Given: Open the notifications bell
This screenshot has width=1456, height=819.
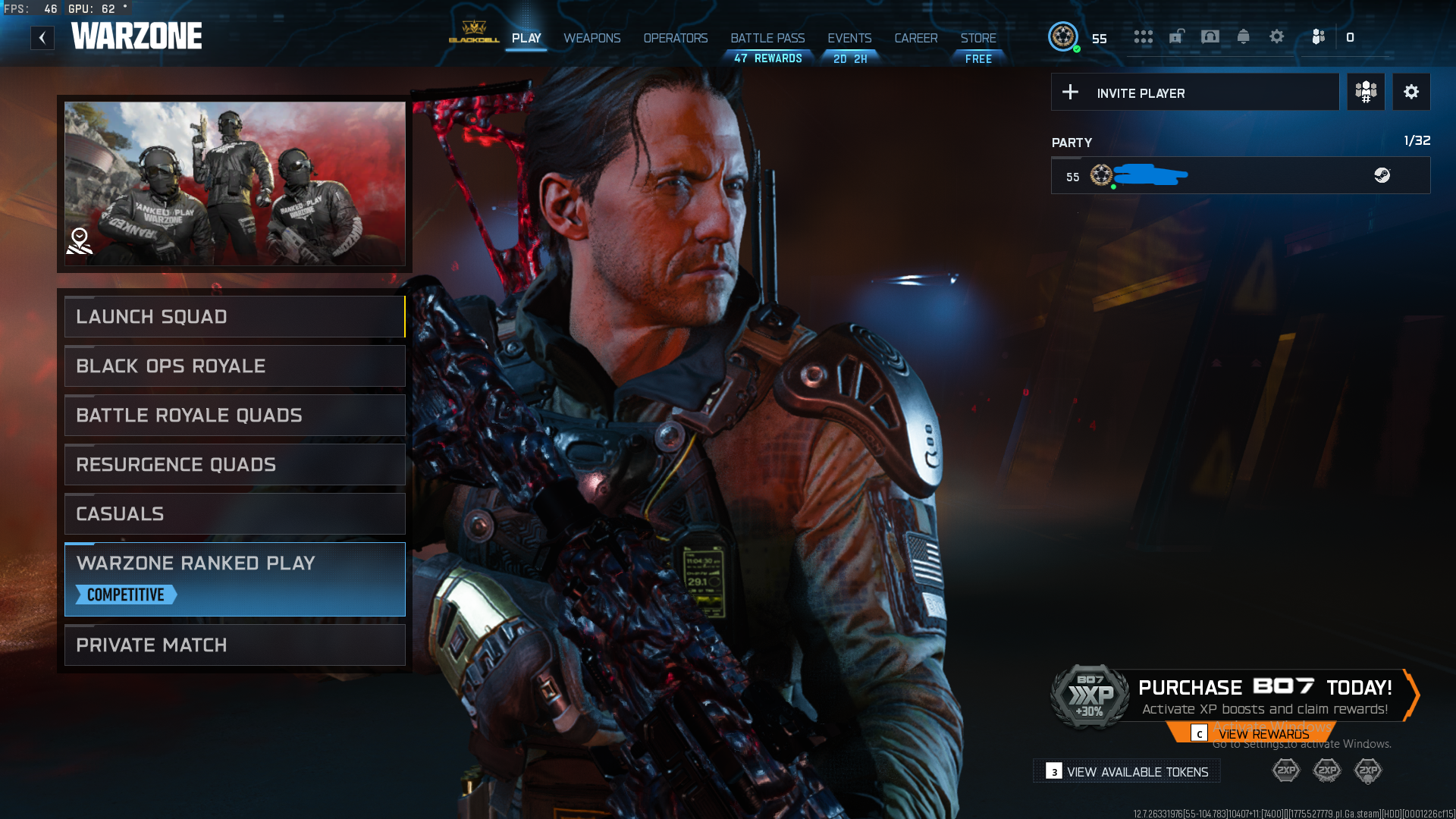Looking at the screenshot, I should click(1243, 37).
